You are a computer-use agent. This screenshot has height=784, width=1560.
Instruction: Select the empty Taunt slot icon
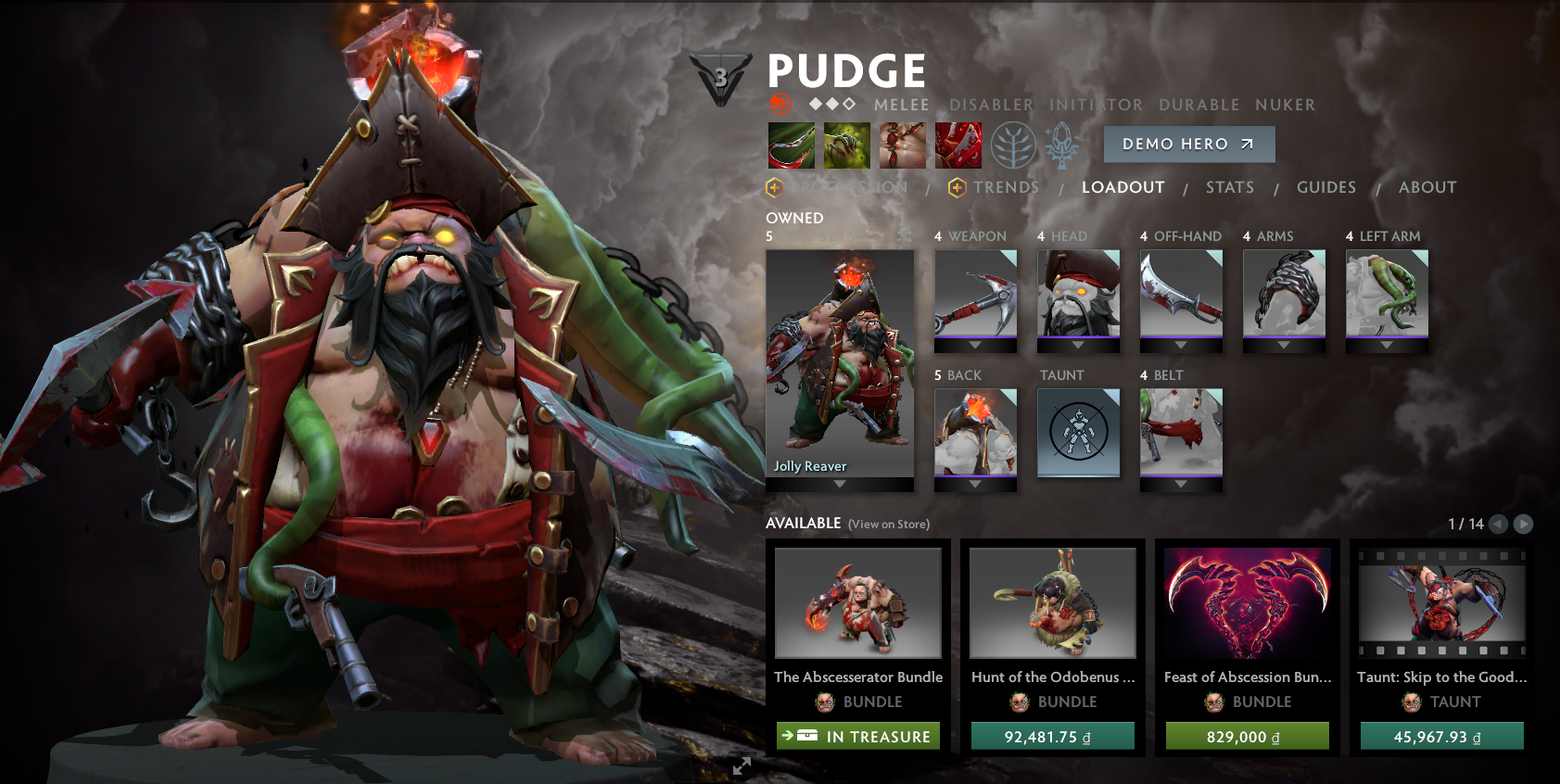(1078, 432)
